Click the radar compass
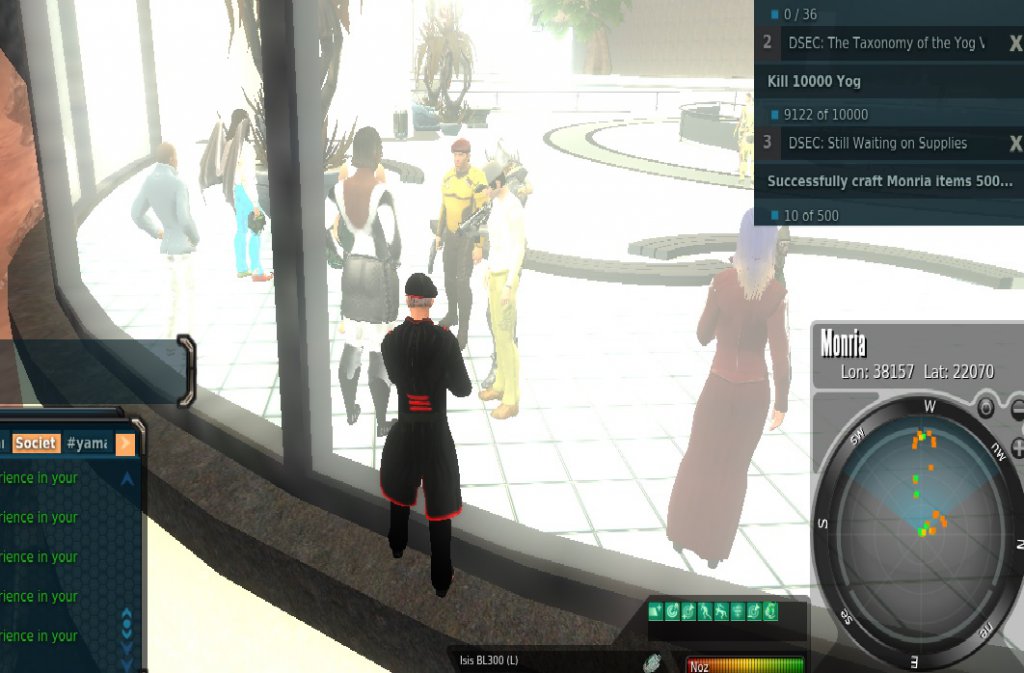 point(919,530)
